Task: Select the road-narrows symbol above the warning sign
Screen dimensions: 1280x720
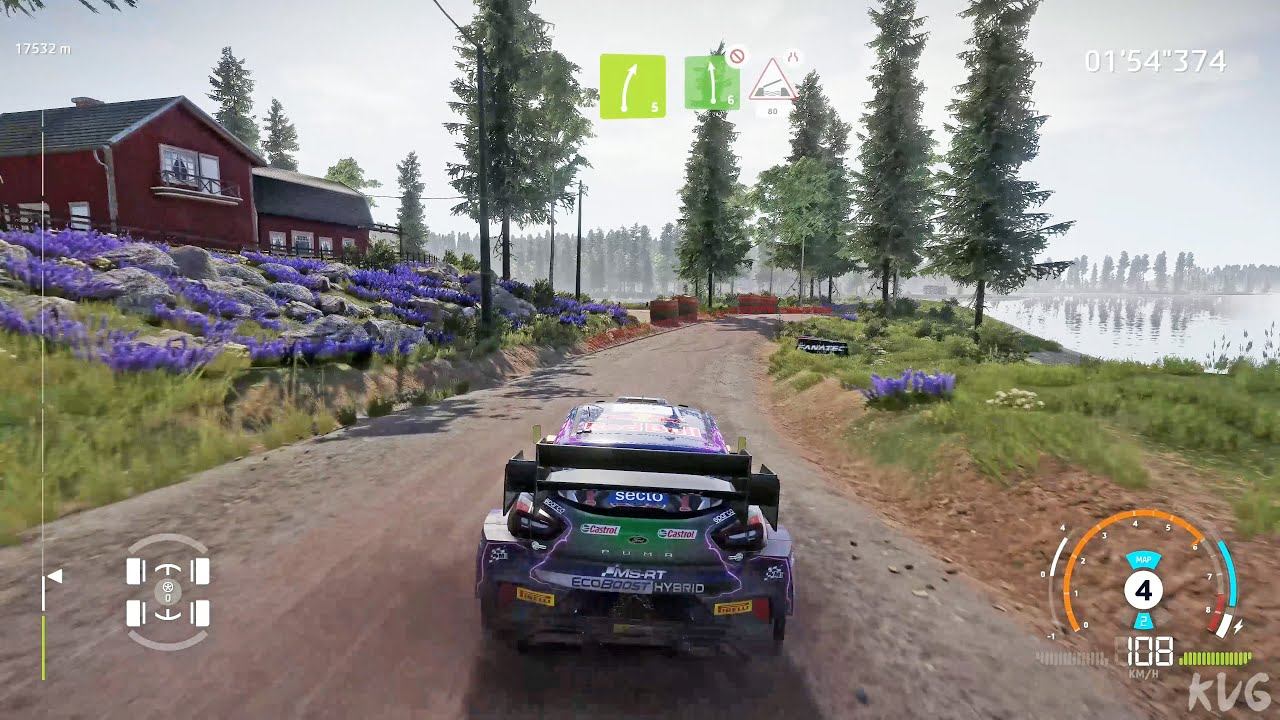Action: pos(792,57)
